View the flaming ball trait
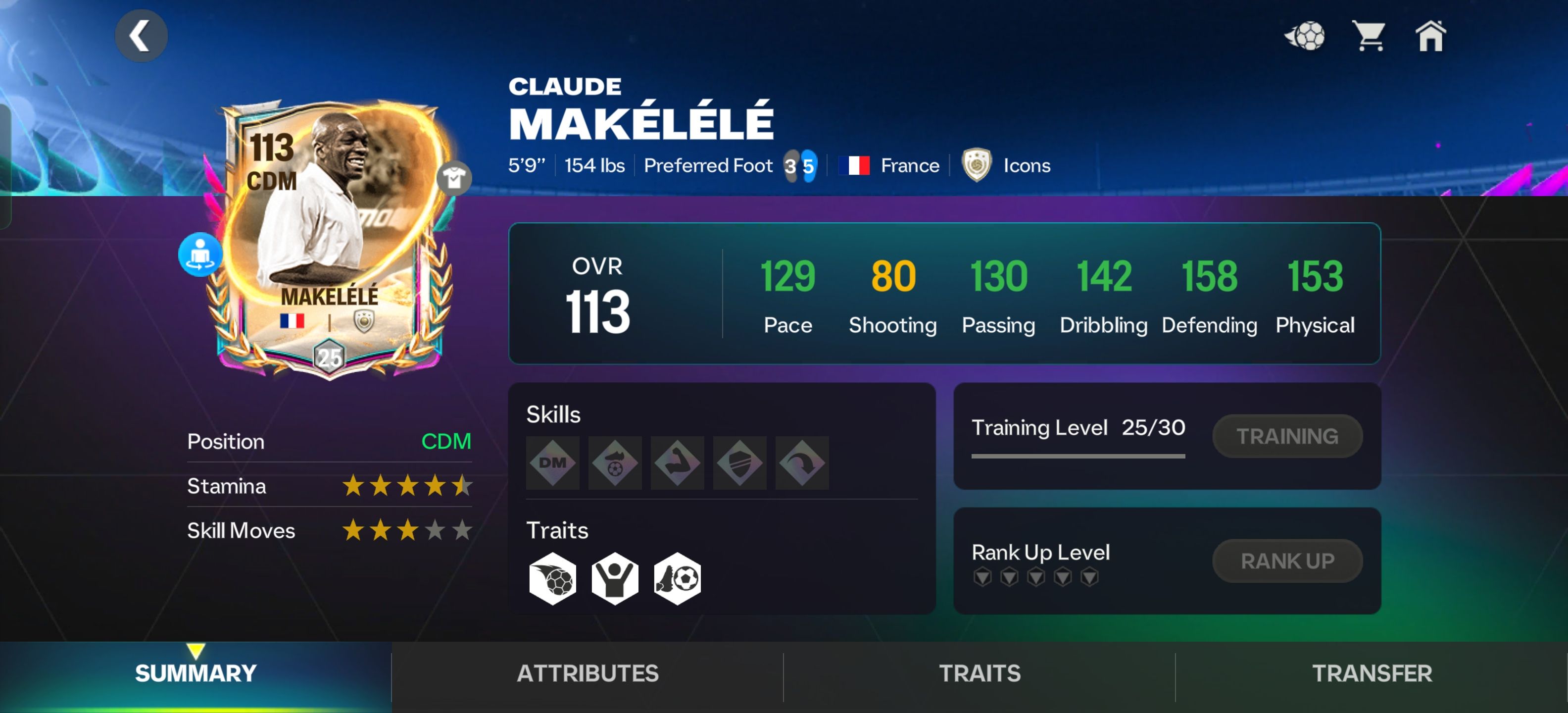Viewport: 1568px width, 713px height. 553,578
